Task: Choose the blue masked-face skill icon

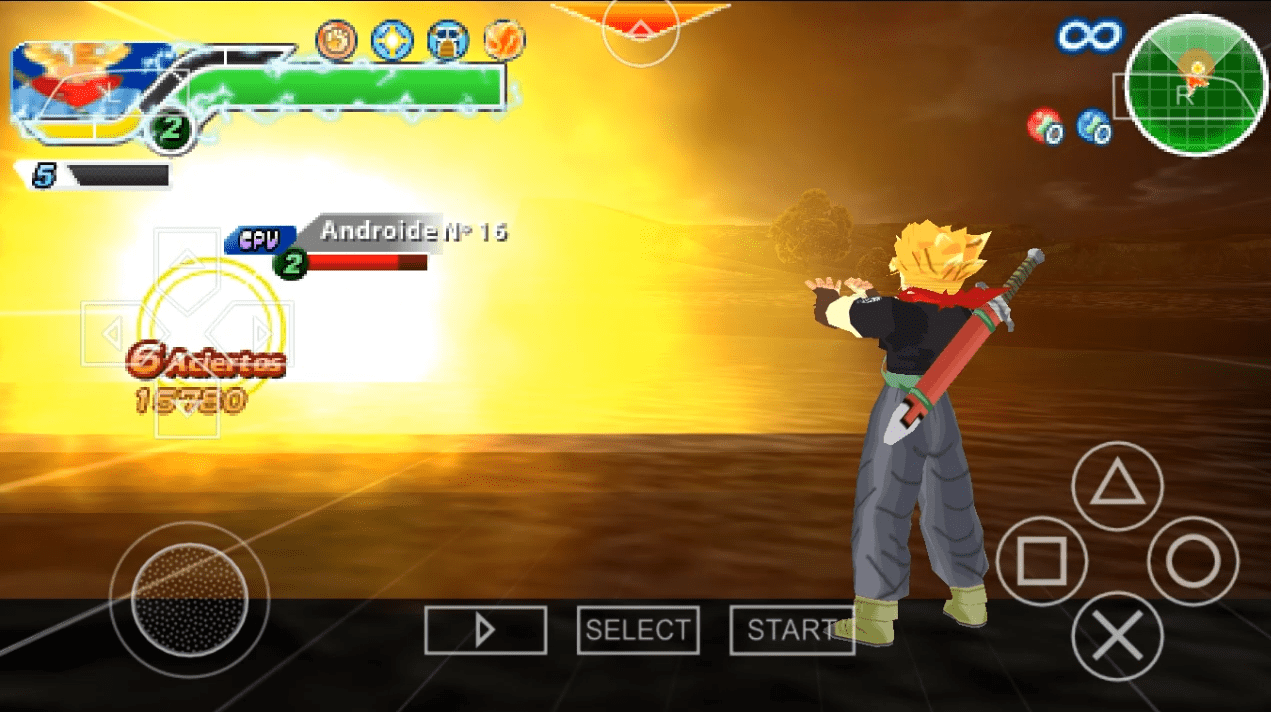Action: point(448,41)
